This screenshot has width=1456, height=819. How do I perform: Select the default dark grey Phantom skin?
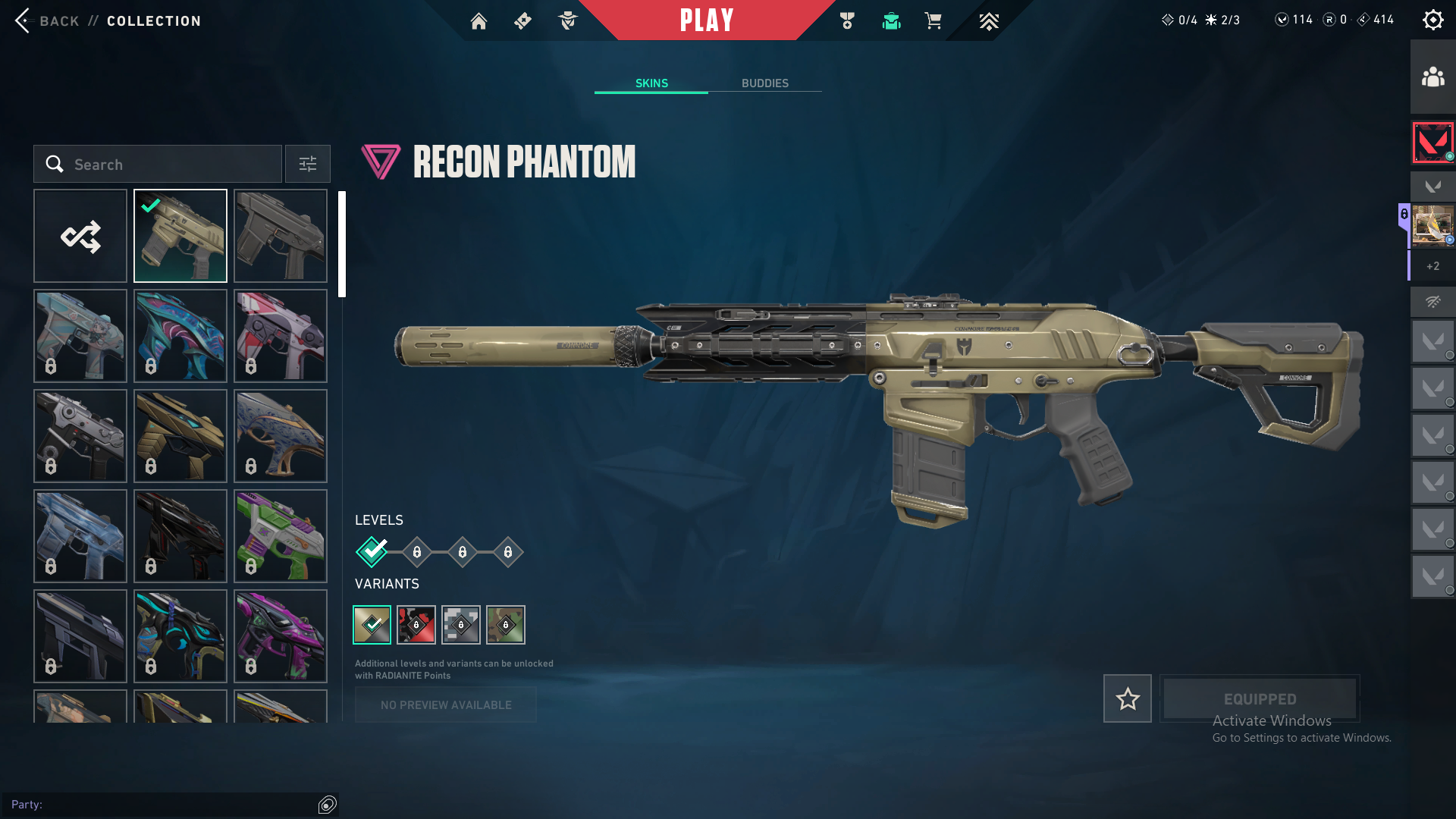coord(281,236)
